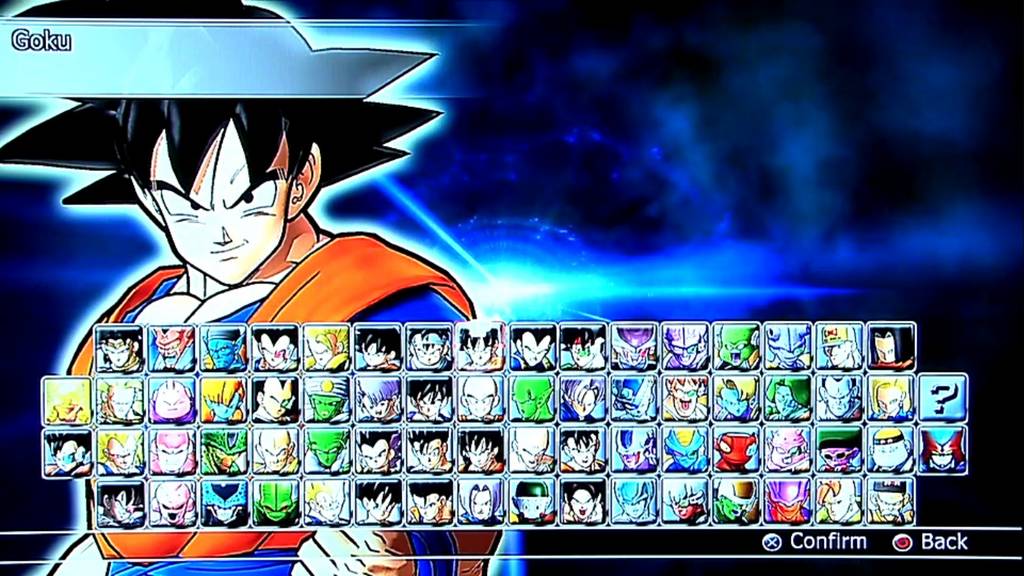Viewport: 1024px width, 576px height.
Task: Pick Android 18's blonde portrait
Action: 890,398
